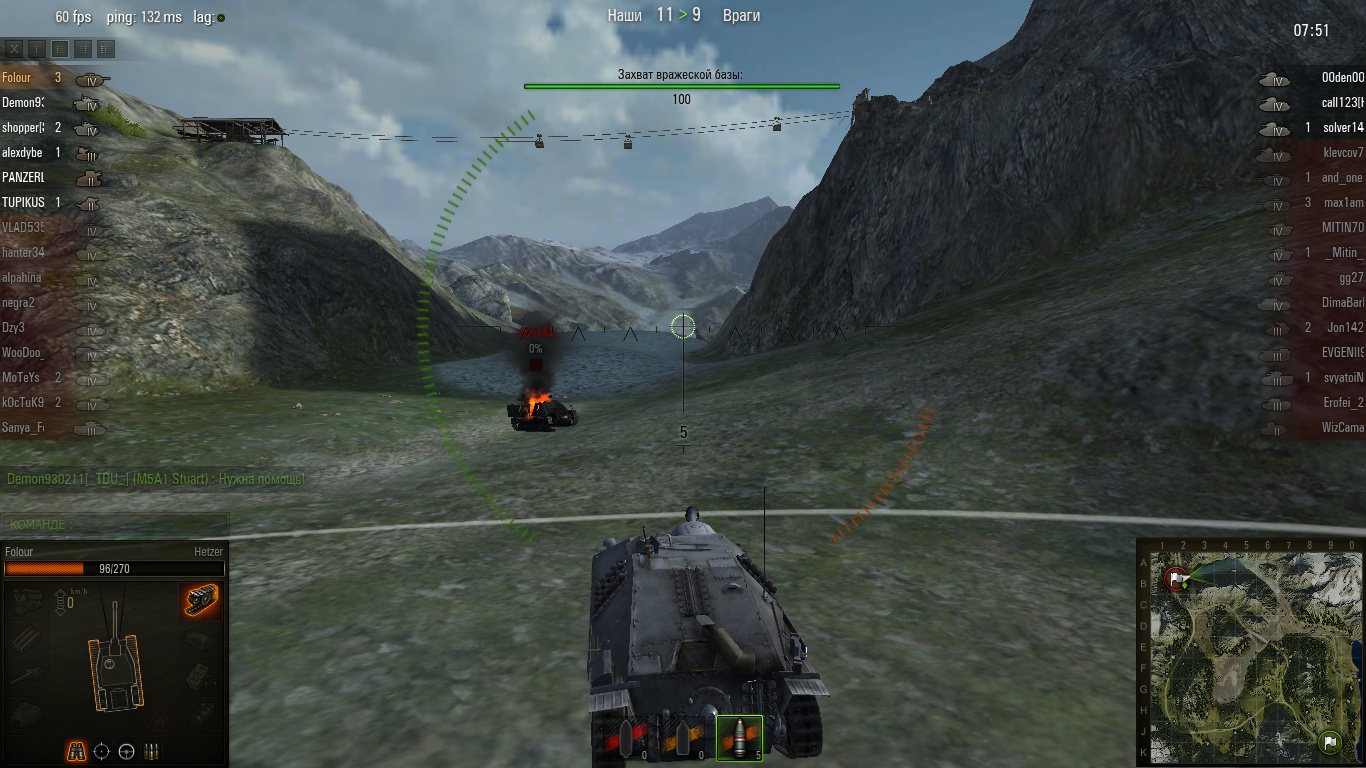
Task: Click the X button above the player list
Action: (14, 48)
